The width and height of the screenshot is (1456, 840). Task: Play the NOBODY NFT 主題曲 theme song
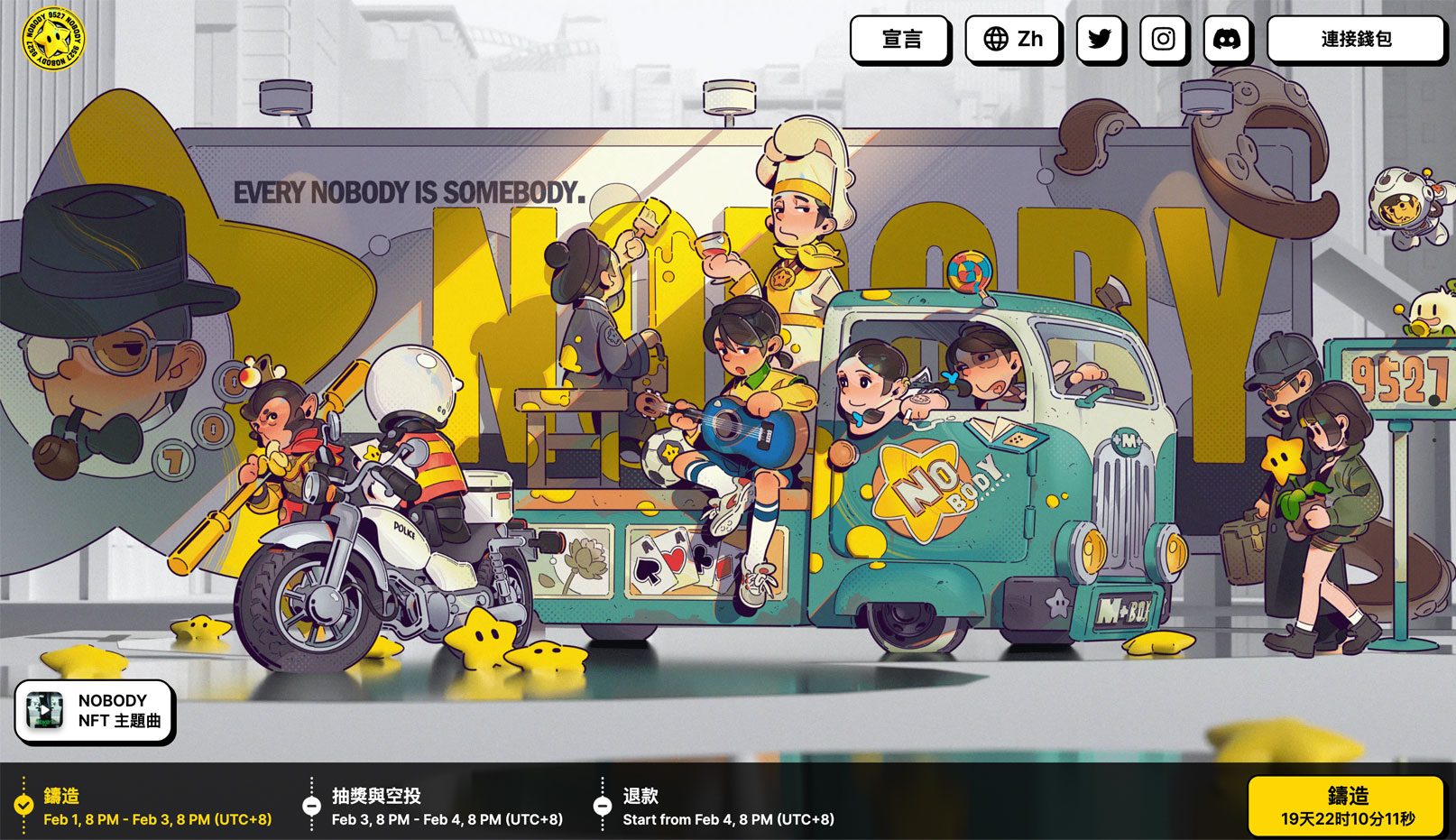point(96,712)
